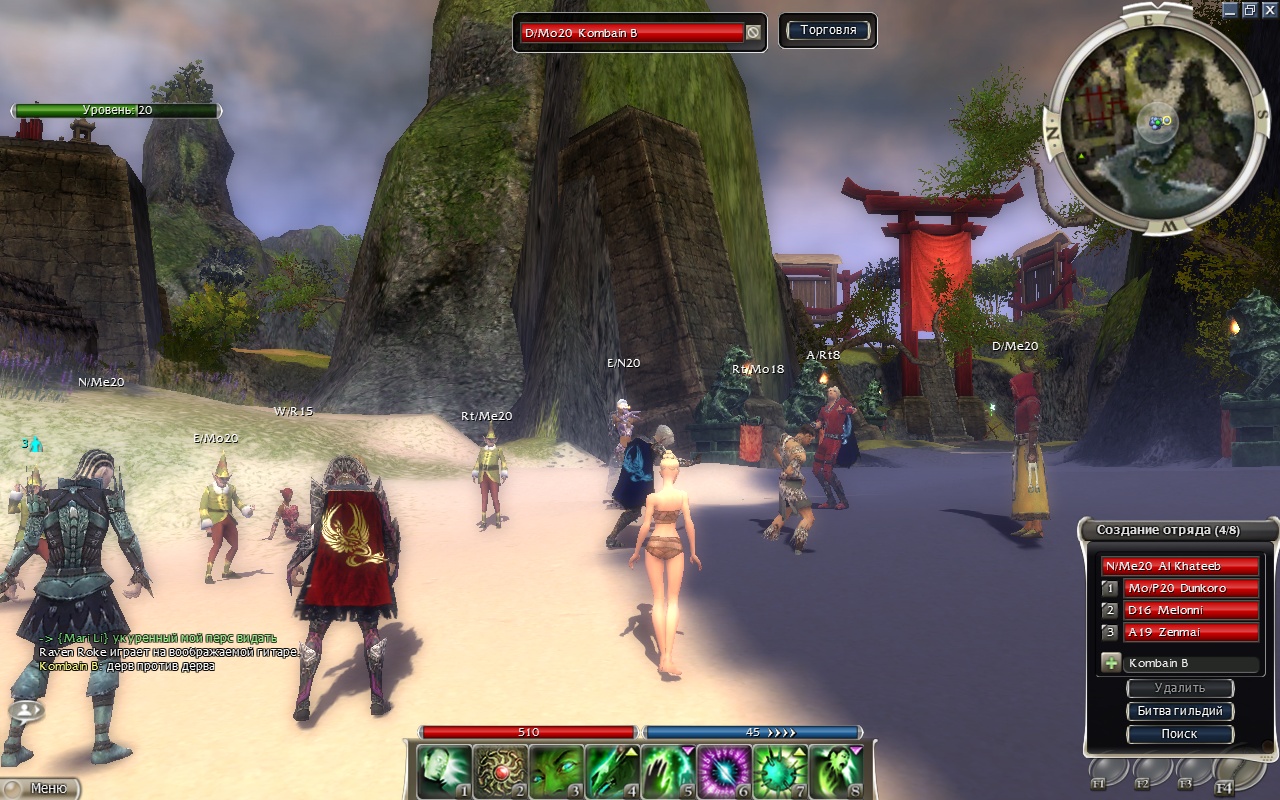Close the game window
This screenshot has width=1280, height=800.
[x=1267, y=10]
